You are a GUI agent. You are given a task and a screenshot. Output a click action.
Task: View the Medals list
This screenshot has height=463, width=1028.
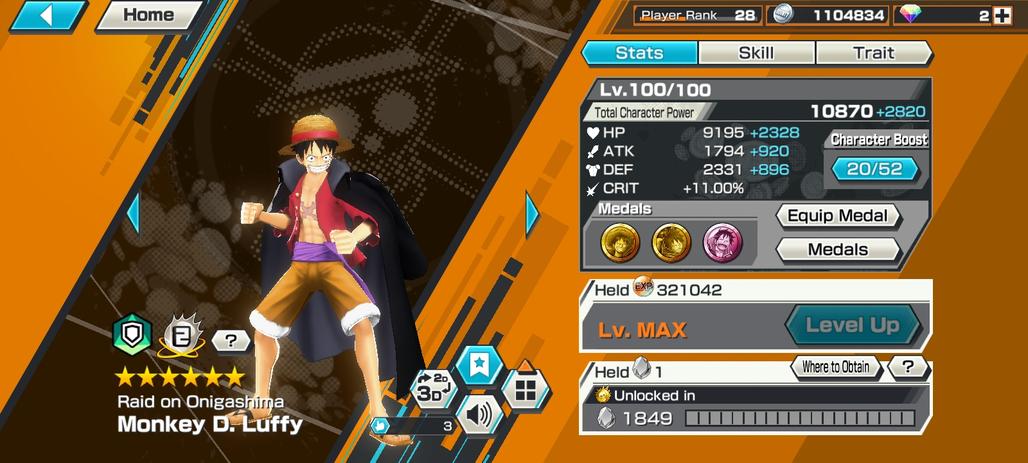838,249
